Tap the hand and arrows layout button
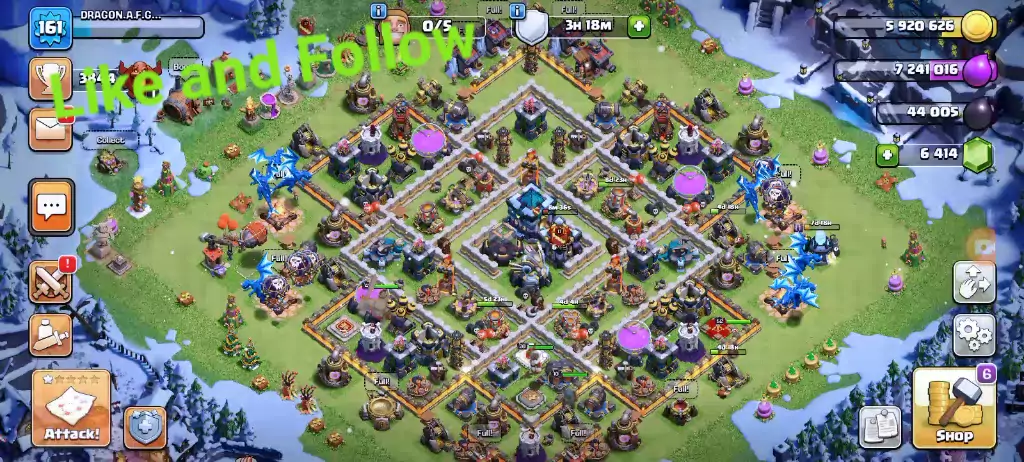 click(x=973, y=283)
